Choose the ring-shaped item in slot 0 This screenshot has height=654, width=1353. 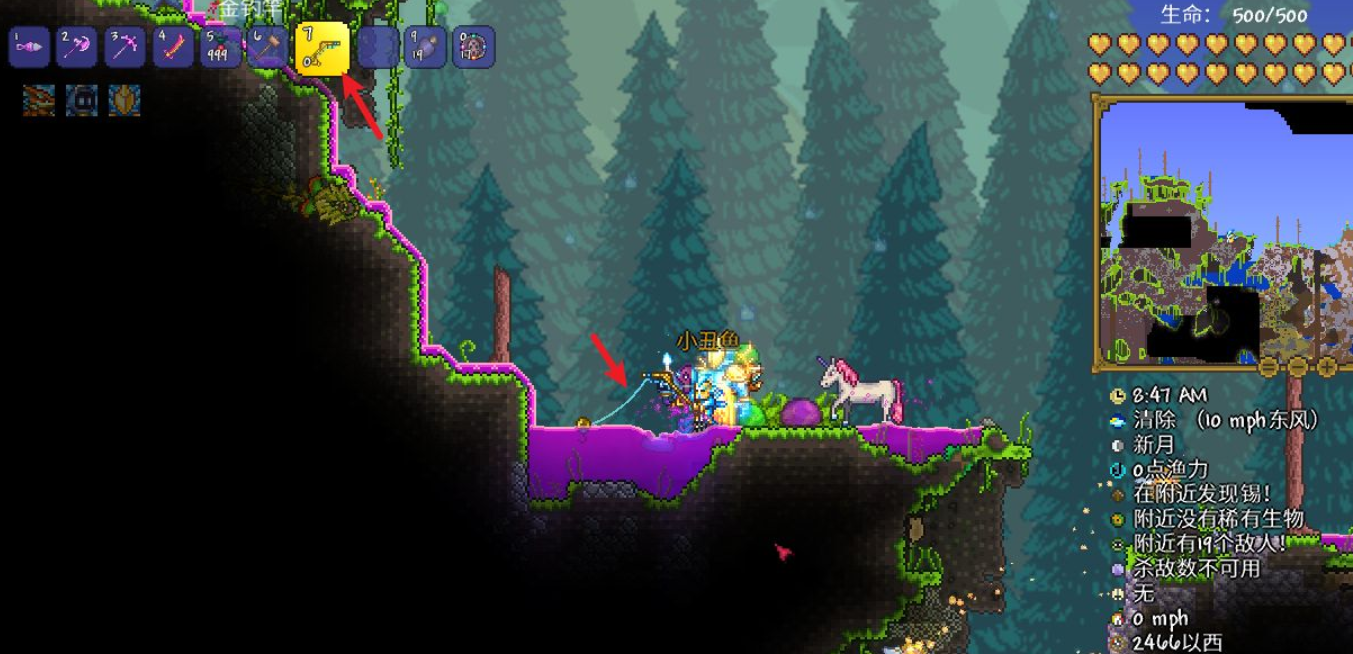[473, 47]
